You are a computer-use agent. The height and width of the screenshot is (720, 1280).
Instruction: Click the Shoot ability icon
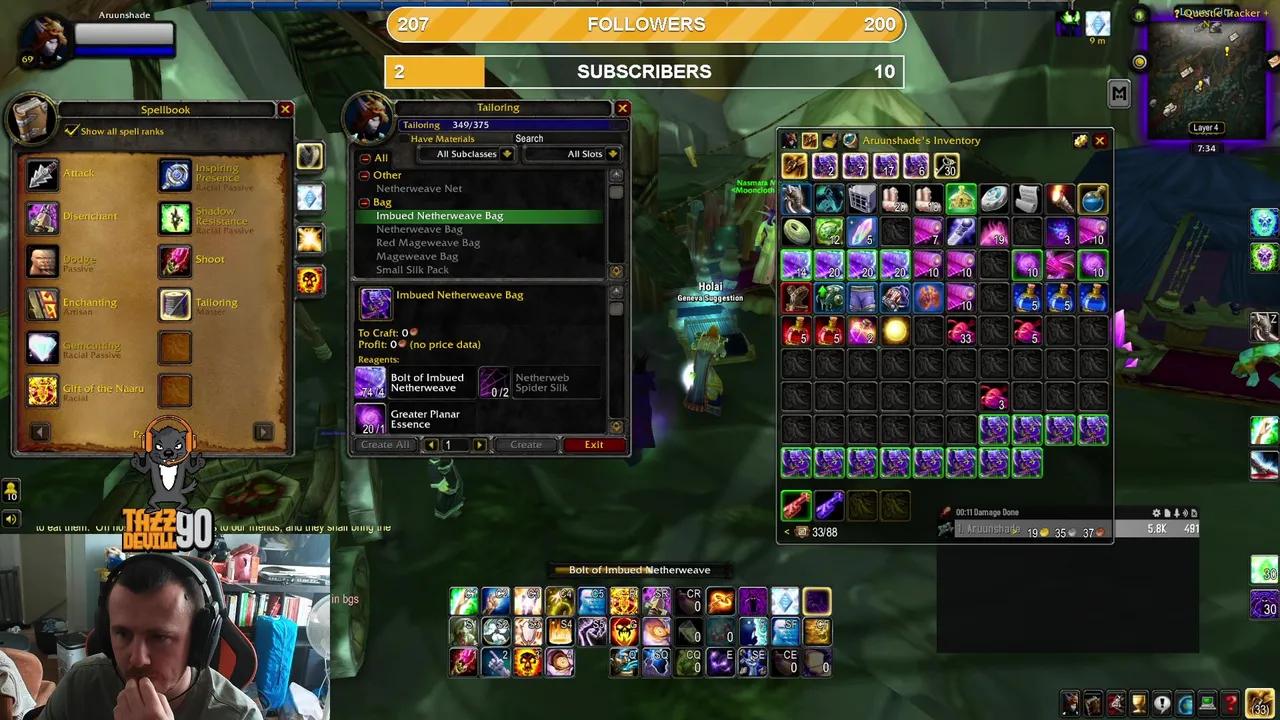click(175, 259)
